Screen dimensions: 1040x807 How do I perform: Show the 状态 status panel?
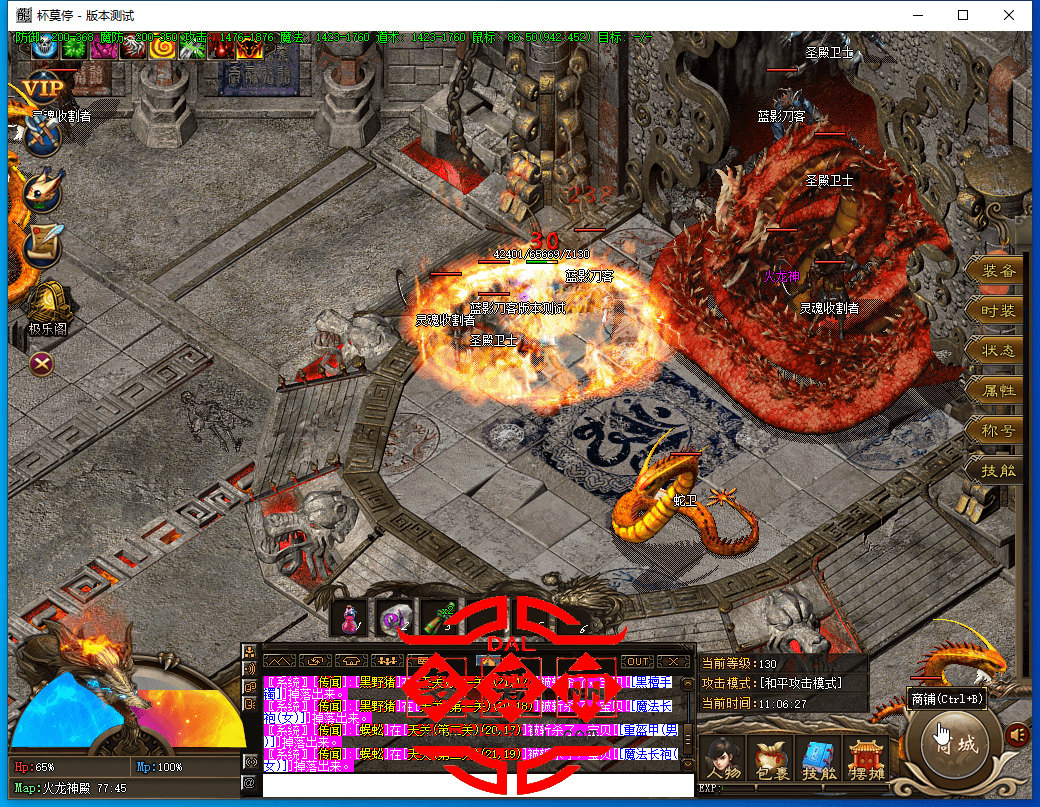[x=997, y=351]
